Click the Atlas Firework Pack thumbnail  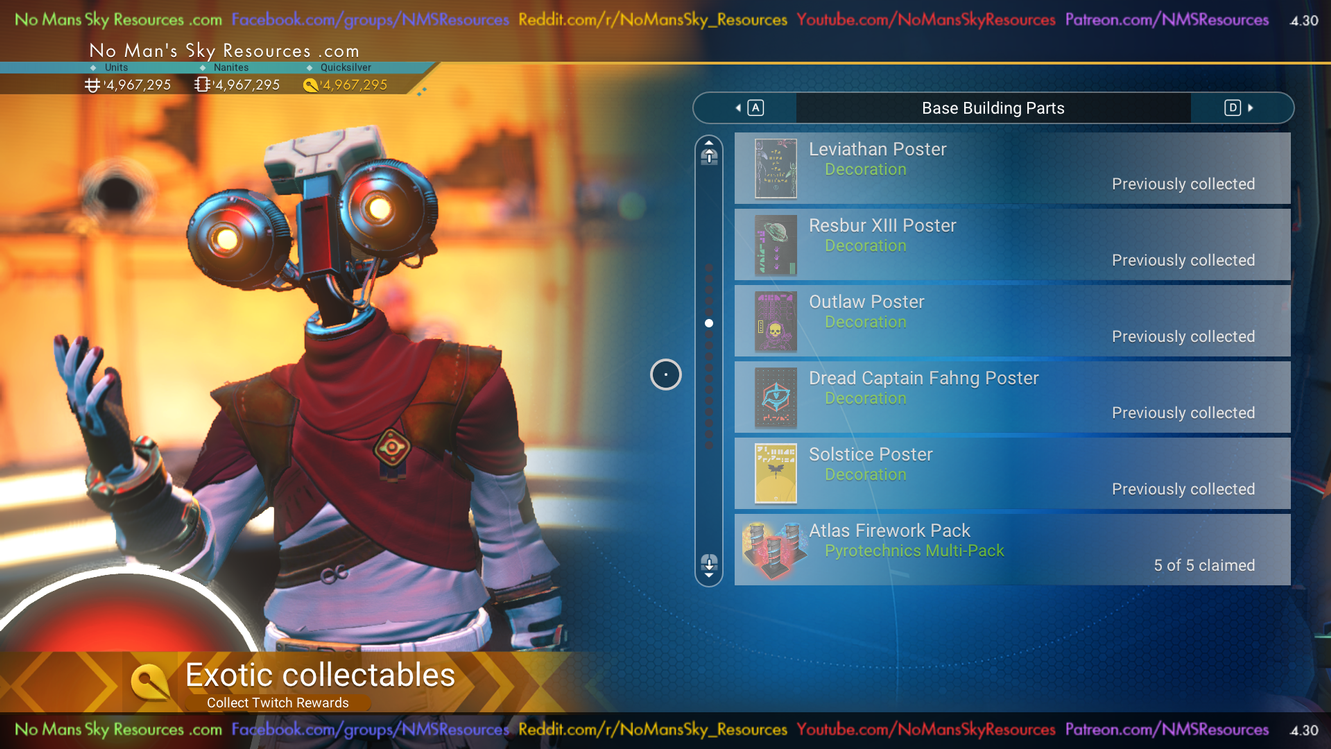click(775, 549)
